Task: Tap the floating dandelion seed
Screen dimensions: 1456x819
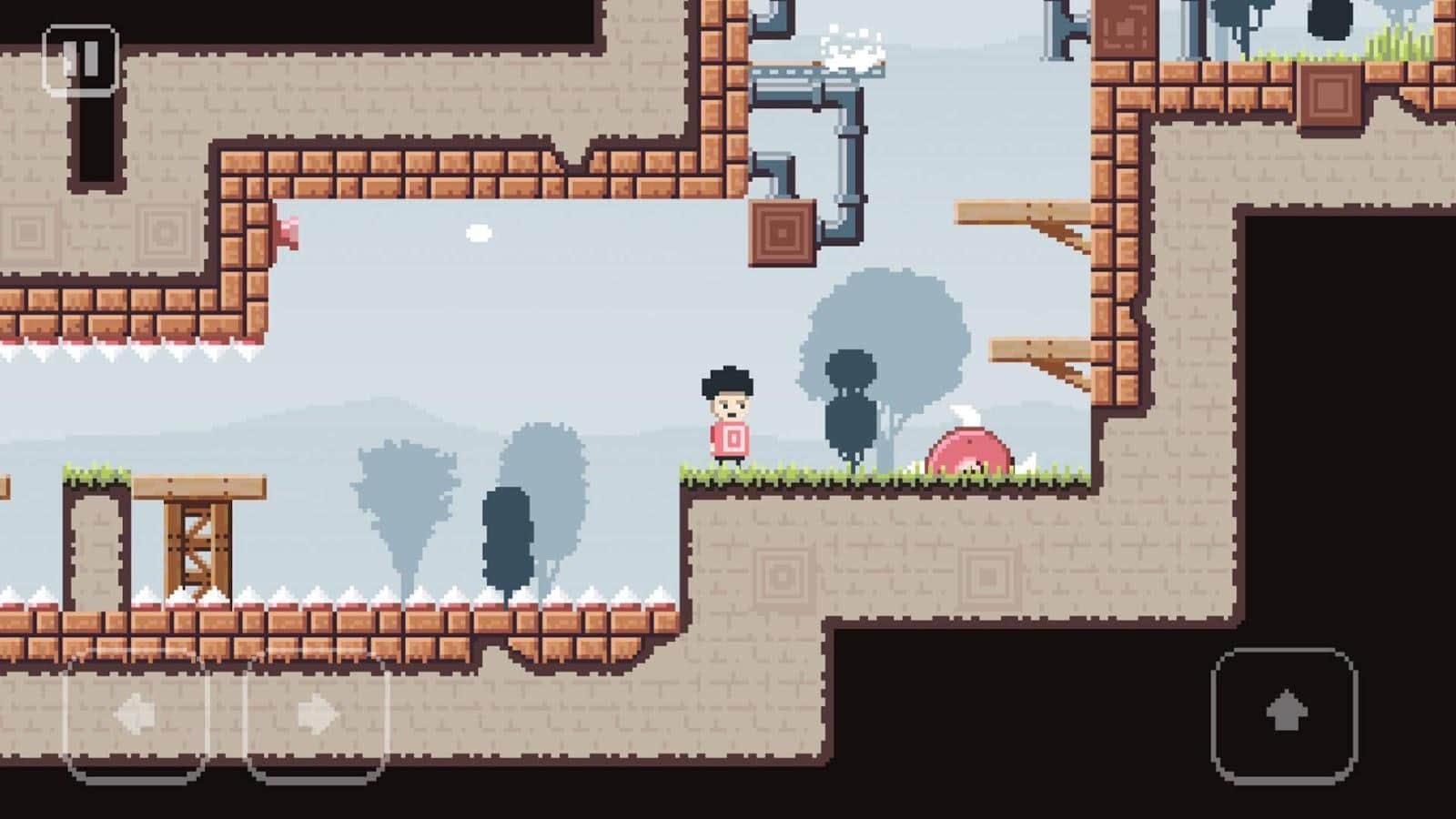Action: [x=476, y=232]
